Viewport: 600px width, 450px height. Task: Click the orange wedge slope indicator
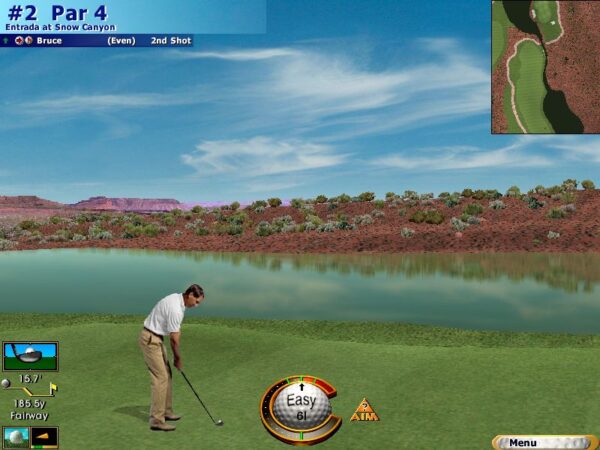coord(45,437)
